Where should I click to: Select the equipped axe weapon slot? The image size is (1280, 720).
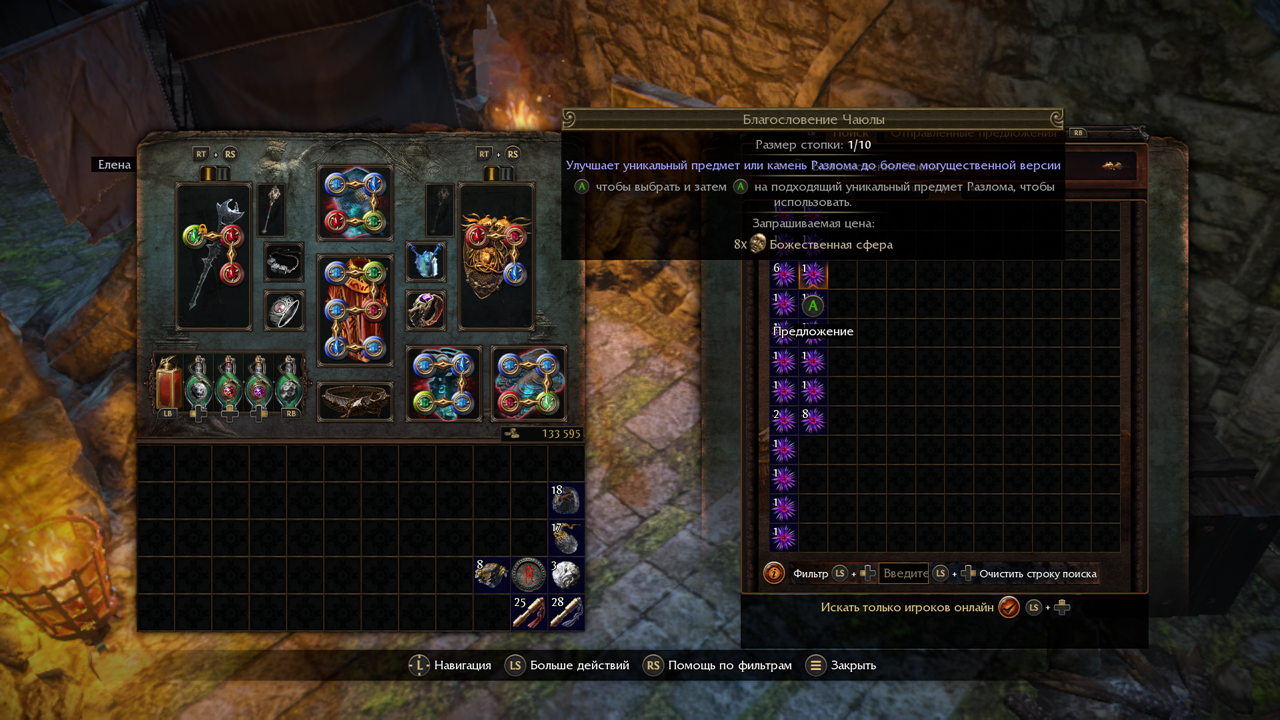click(x=213, y=256)
